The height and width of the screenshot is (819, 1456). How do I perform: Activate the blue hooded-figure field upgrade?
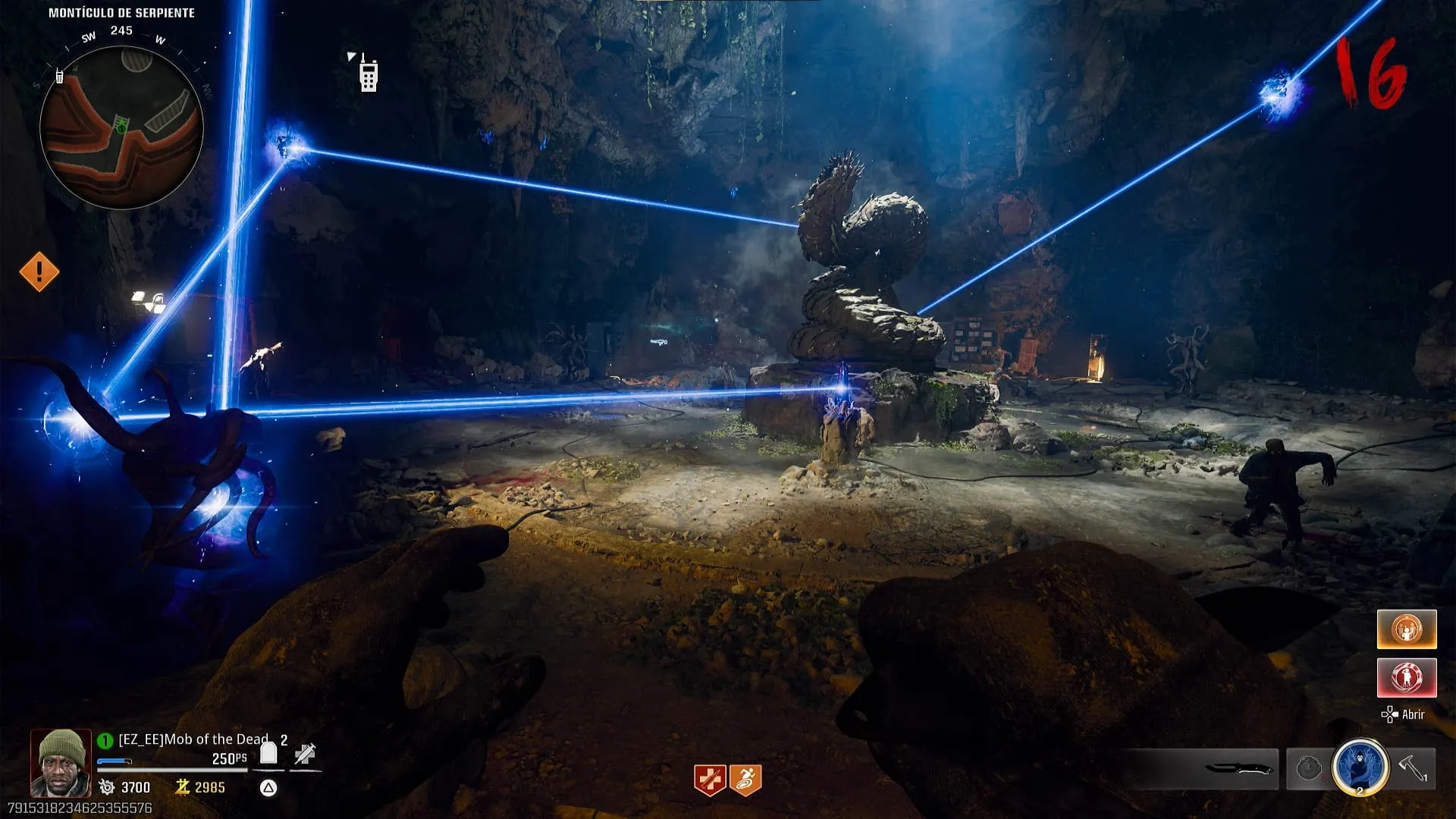point(1360,767)
